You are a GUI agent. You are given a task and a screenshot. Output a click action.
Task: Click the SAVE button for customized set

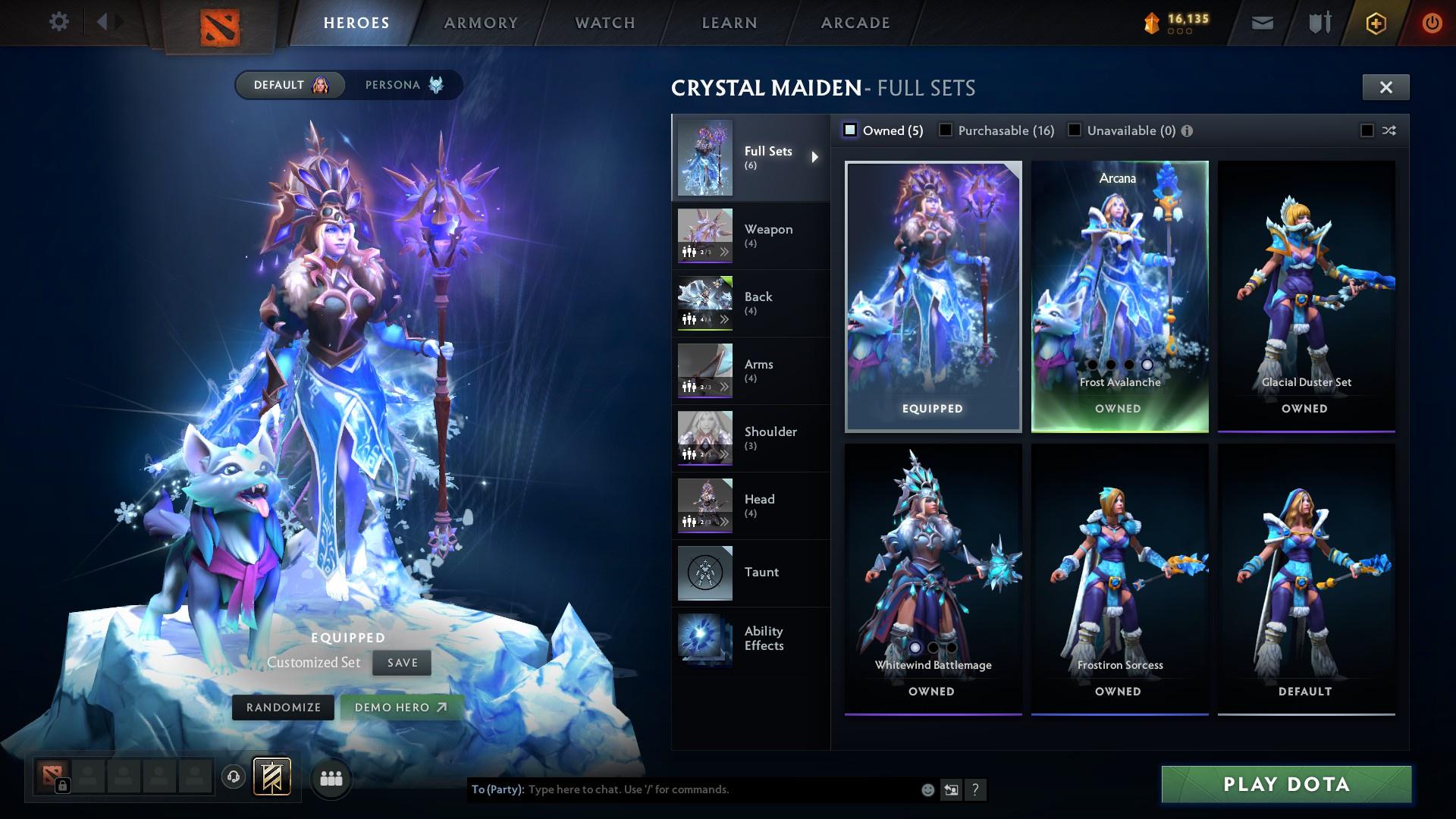click(x=401, y=663)
